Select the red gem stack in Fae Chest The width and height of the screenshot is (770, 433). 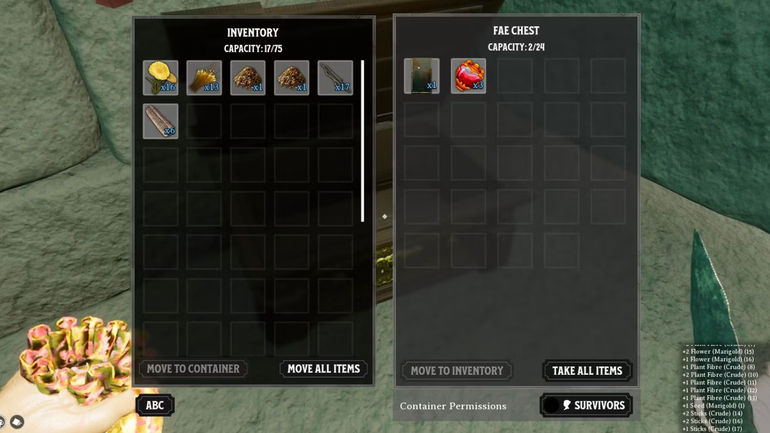[x=468, y=76]
